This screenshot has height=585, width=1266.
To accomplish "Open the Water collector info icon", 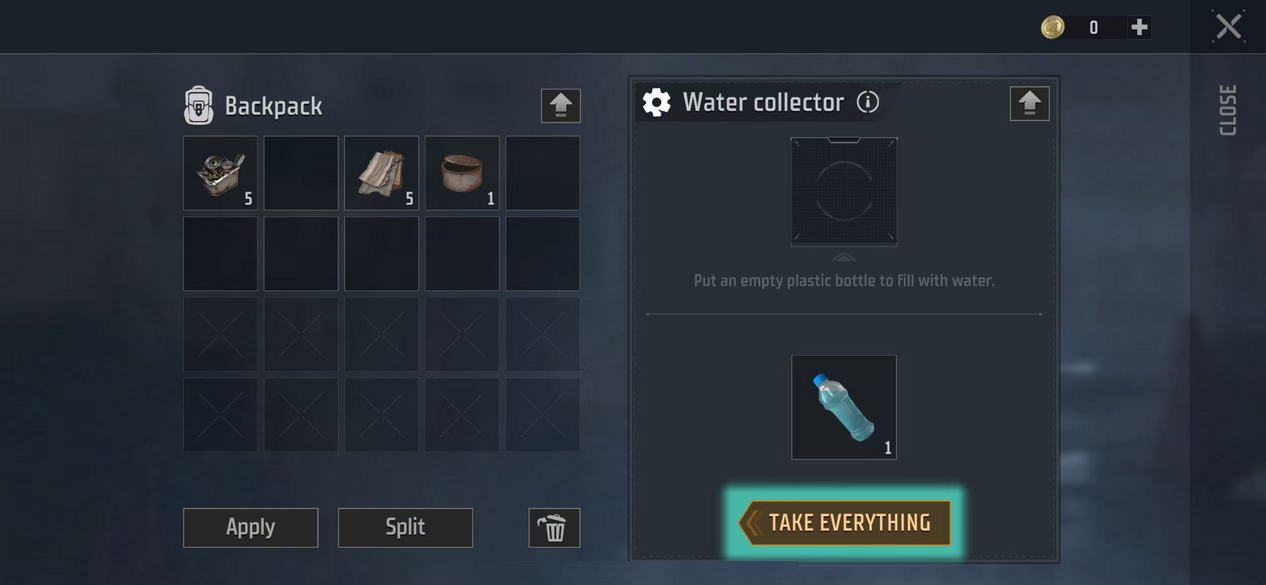I will click(868, 102).
